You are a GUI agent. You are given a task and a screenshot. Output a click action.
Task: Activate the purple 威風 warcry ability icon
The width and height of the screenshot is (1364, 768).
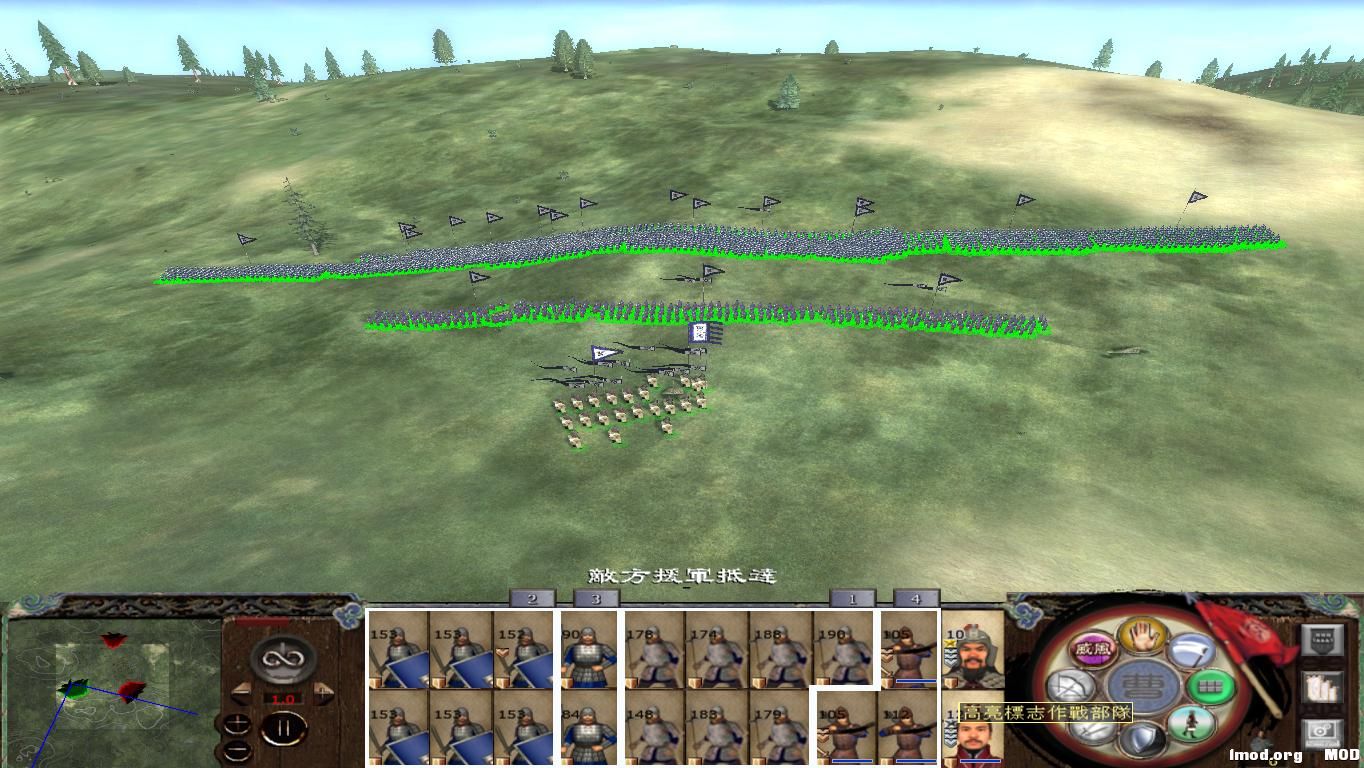[1093, 646]
